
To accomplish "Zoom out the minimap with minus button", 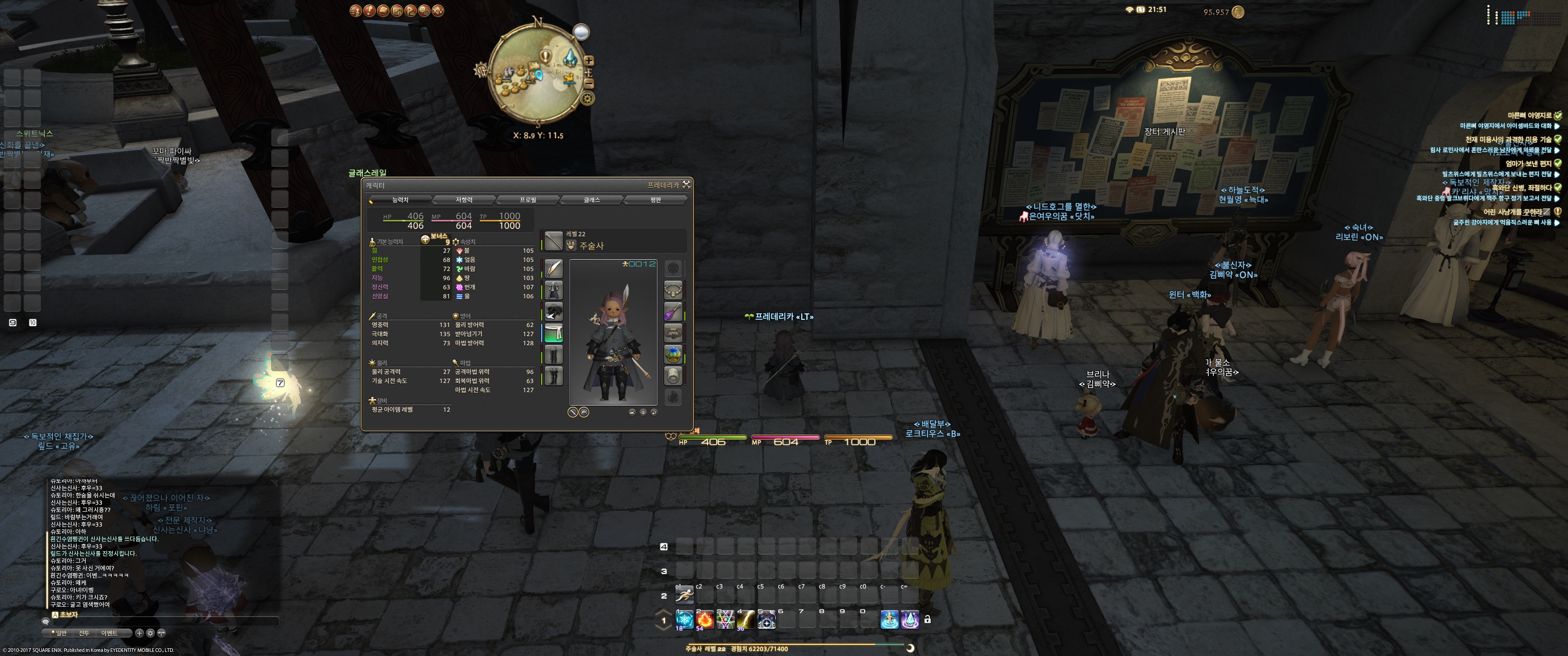I will click(588, 83).
